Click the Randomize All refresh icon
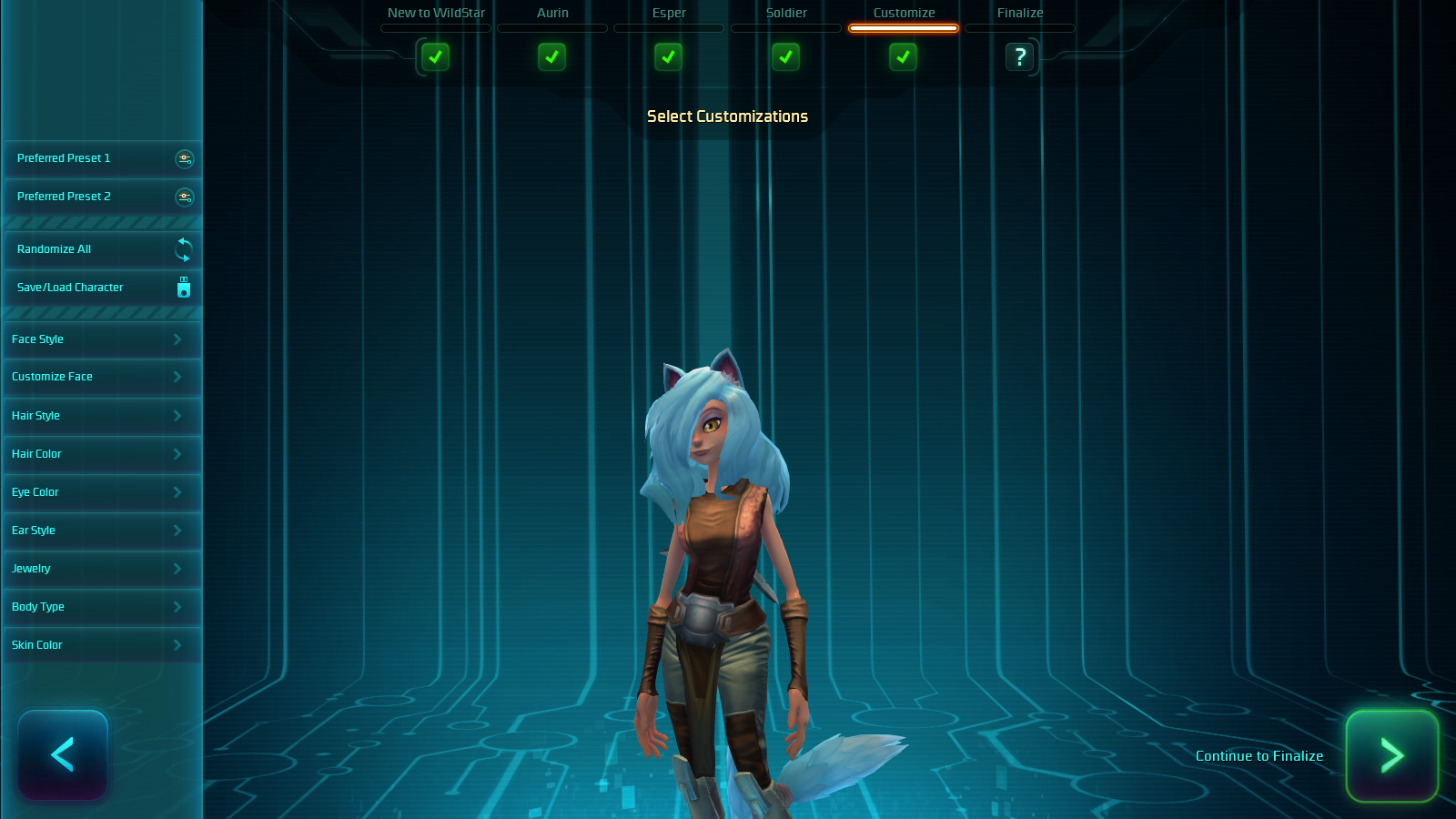The height and width of the screenshot is (819, 1456). click(x=183, y=249)
